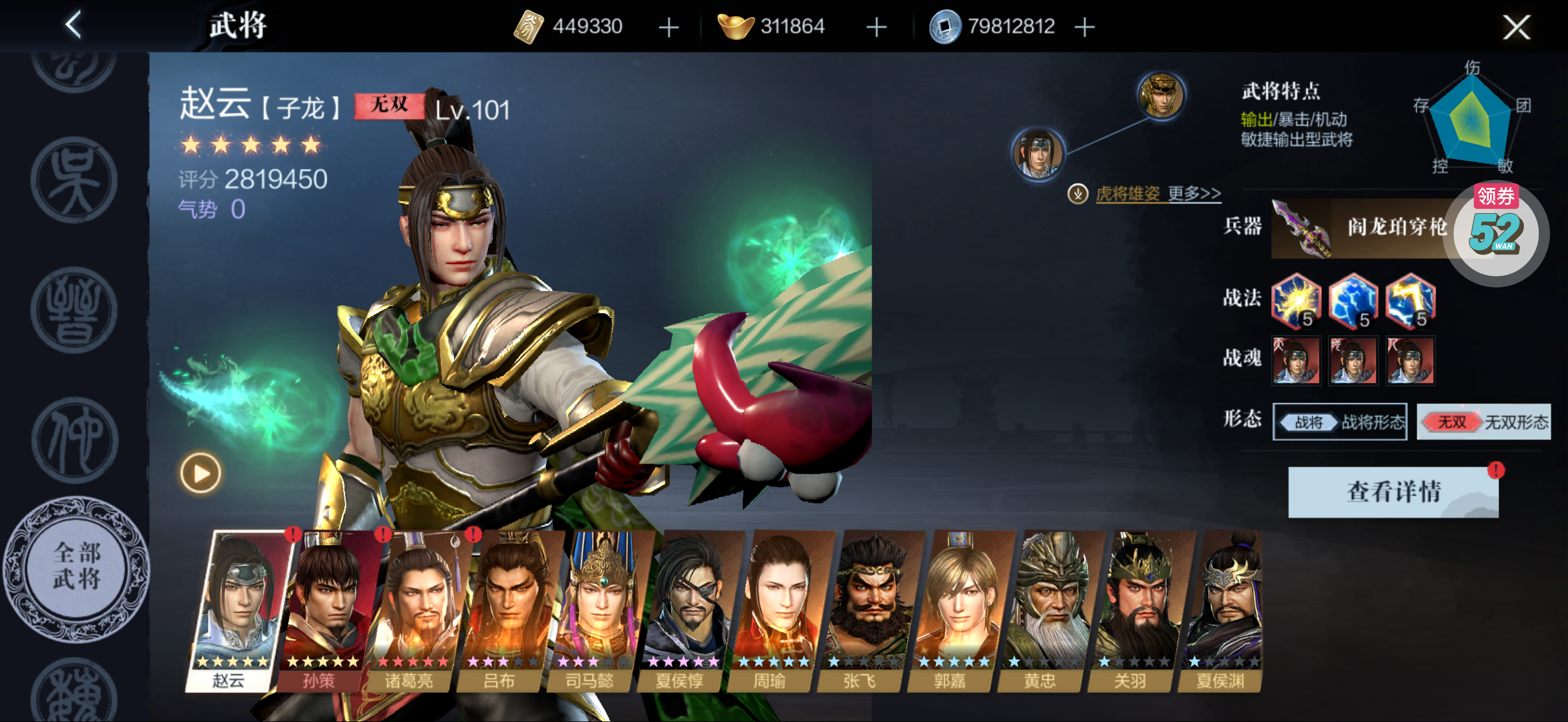1568x722 pixels.
Task: Select 战将形态 form
Action: pyautogui.click(x=1339, y=422)
